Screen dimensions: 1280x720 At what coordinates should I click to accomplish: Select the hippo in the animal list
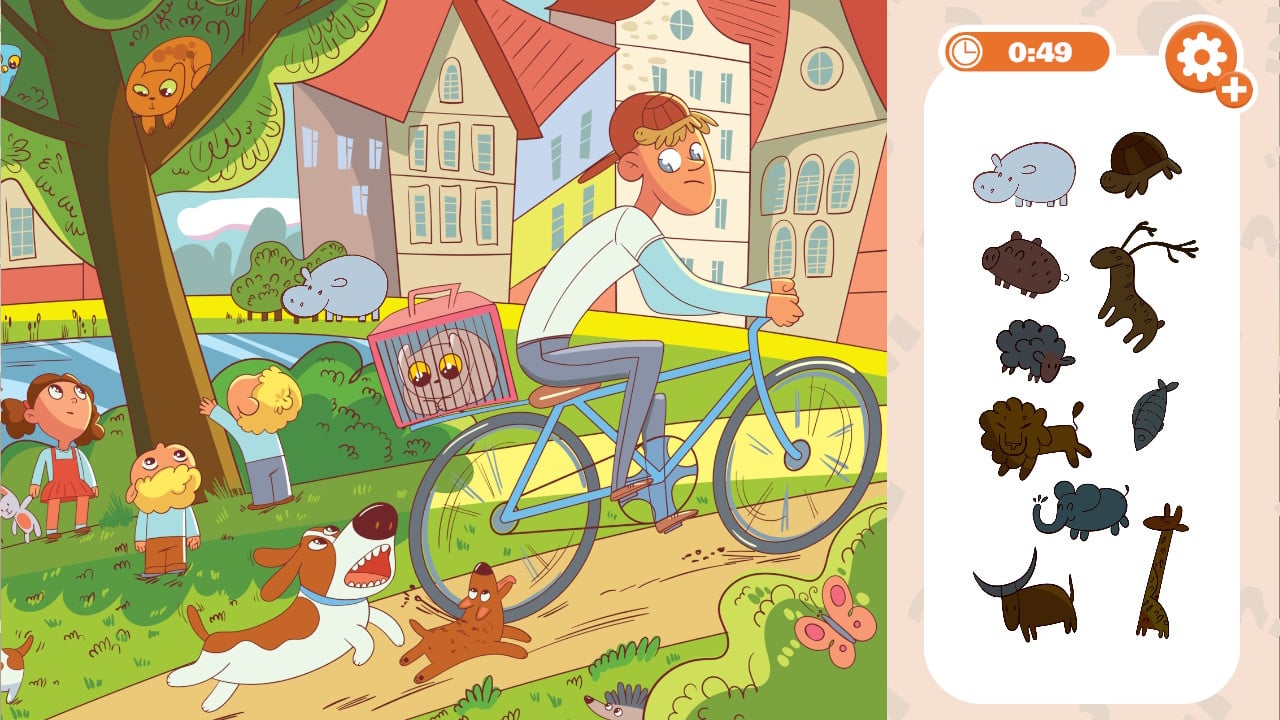1024,175
